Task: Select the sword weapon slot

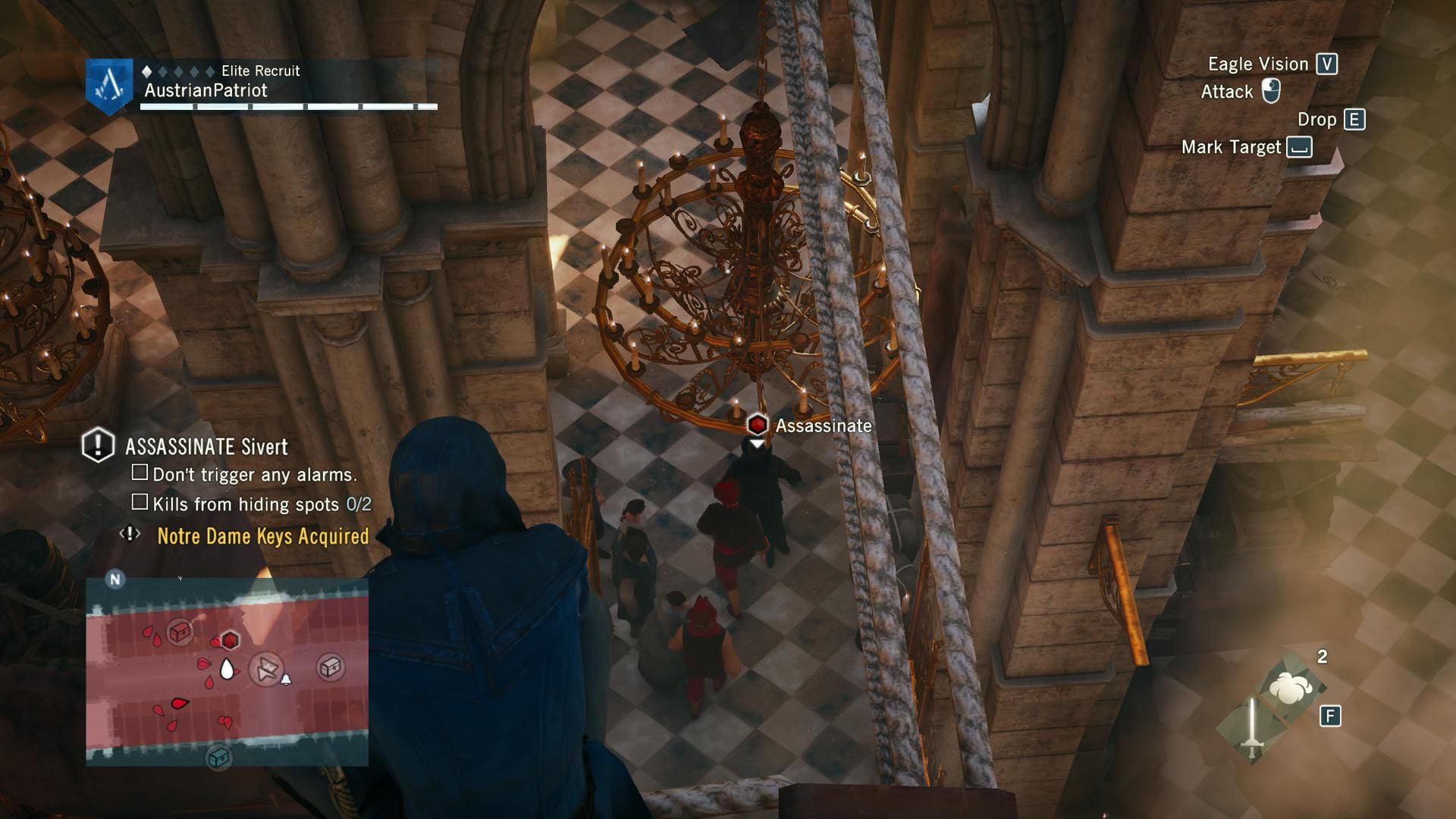Action: pos(1252,730)
